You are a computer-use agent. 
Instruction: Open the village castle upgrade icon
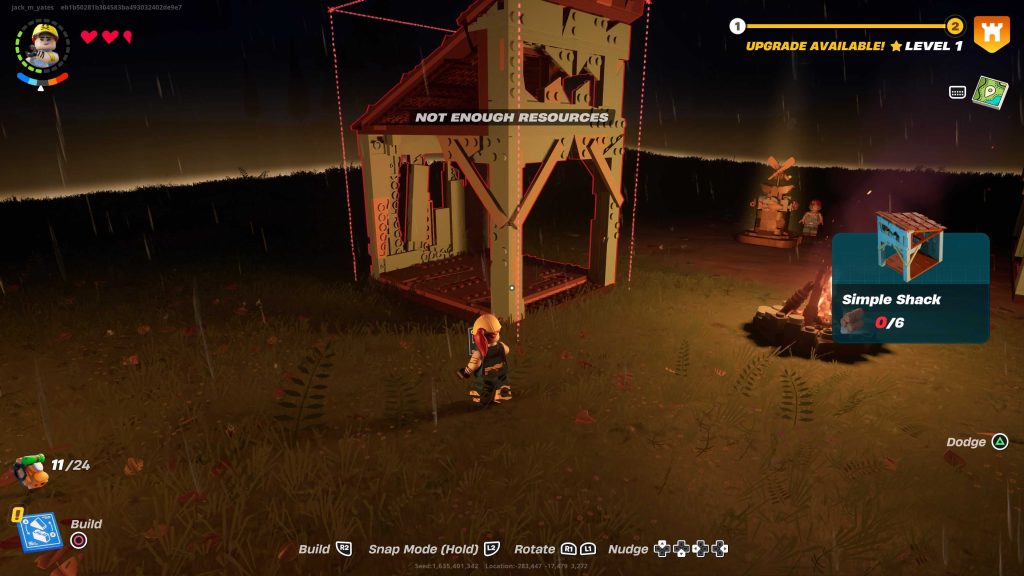pyautogui.click(x=991, y=35)
